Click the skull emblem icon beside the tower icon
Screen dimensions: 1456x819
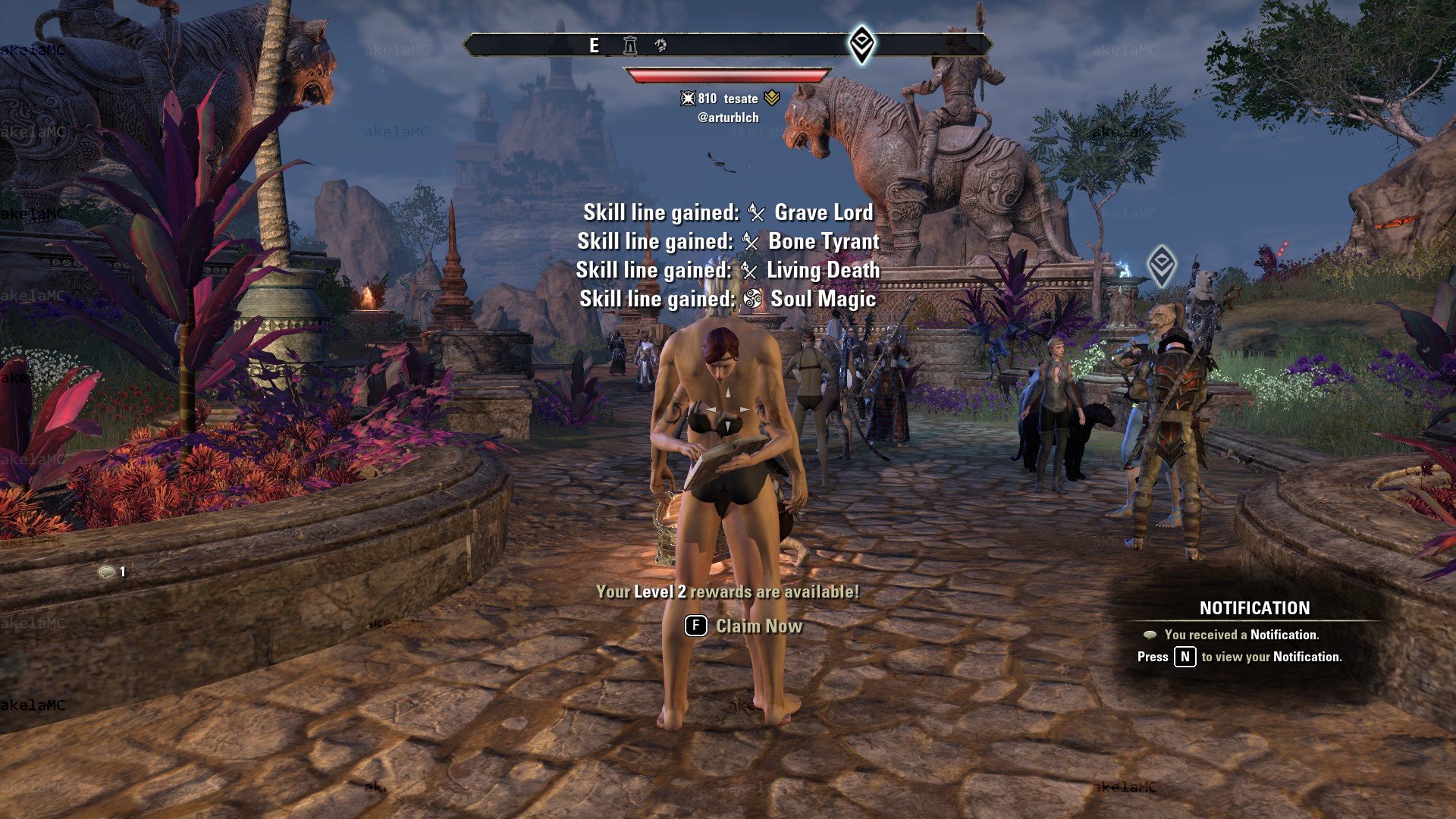tap(661, 45)
